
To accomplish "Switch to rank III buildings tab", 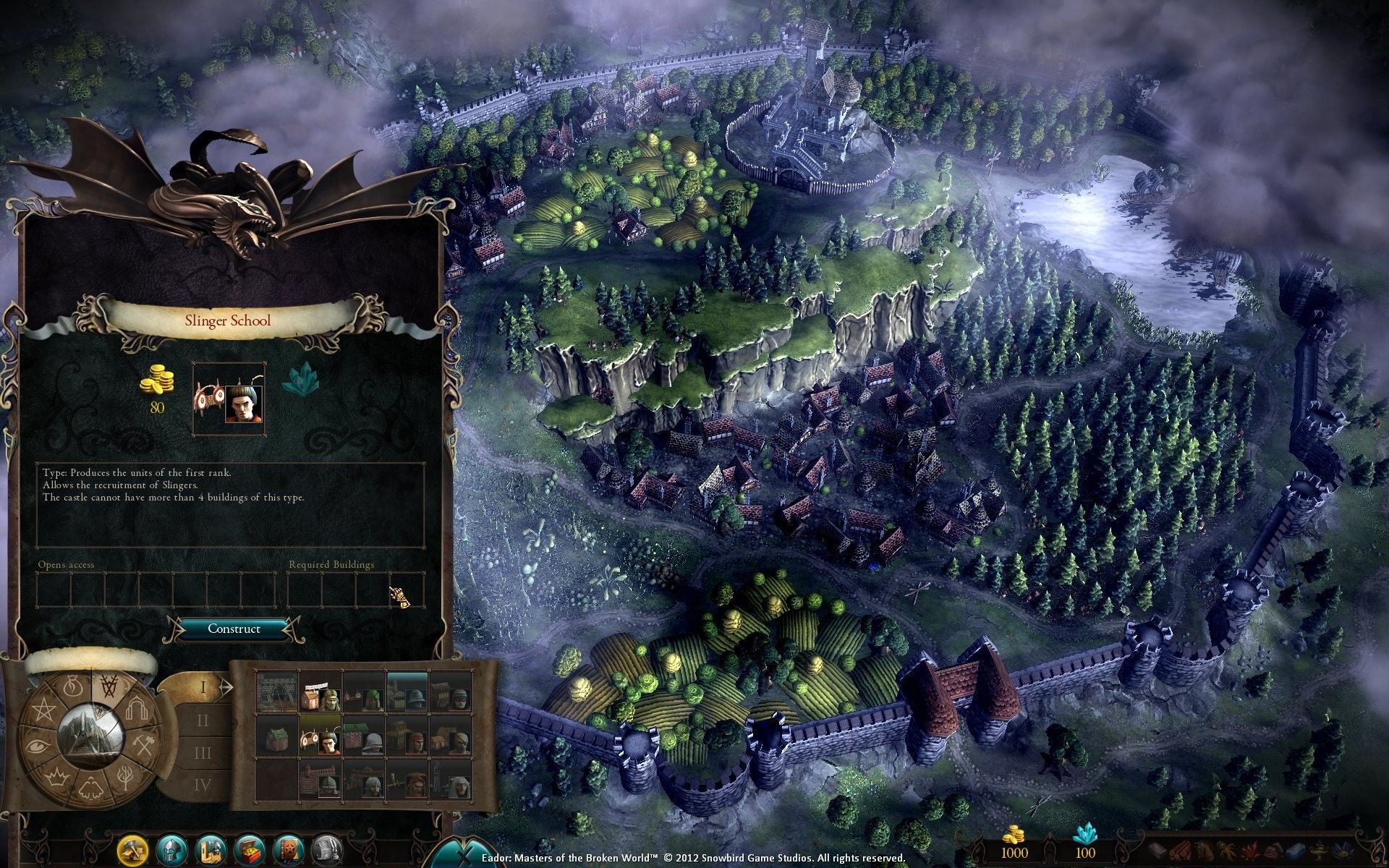I will pyautogui.click(x=203, y=753).
